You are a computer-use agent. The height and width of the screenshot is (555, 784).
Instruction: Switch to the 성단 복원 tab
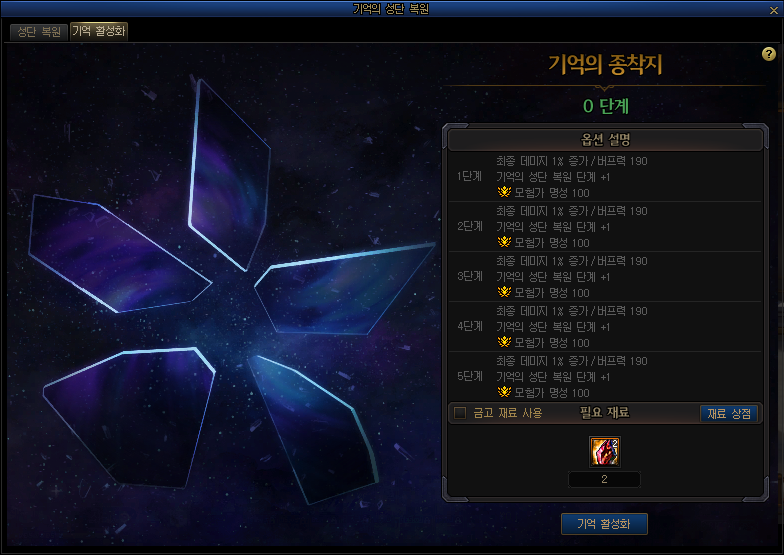[x=39, y=31]
